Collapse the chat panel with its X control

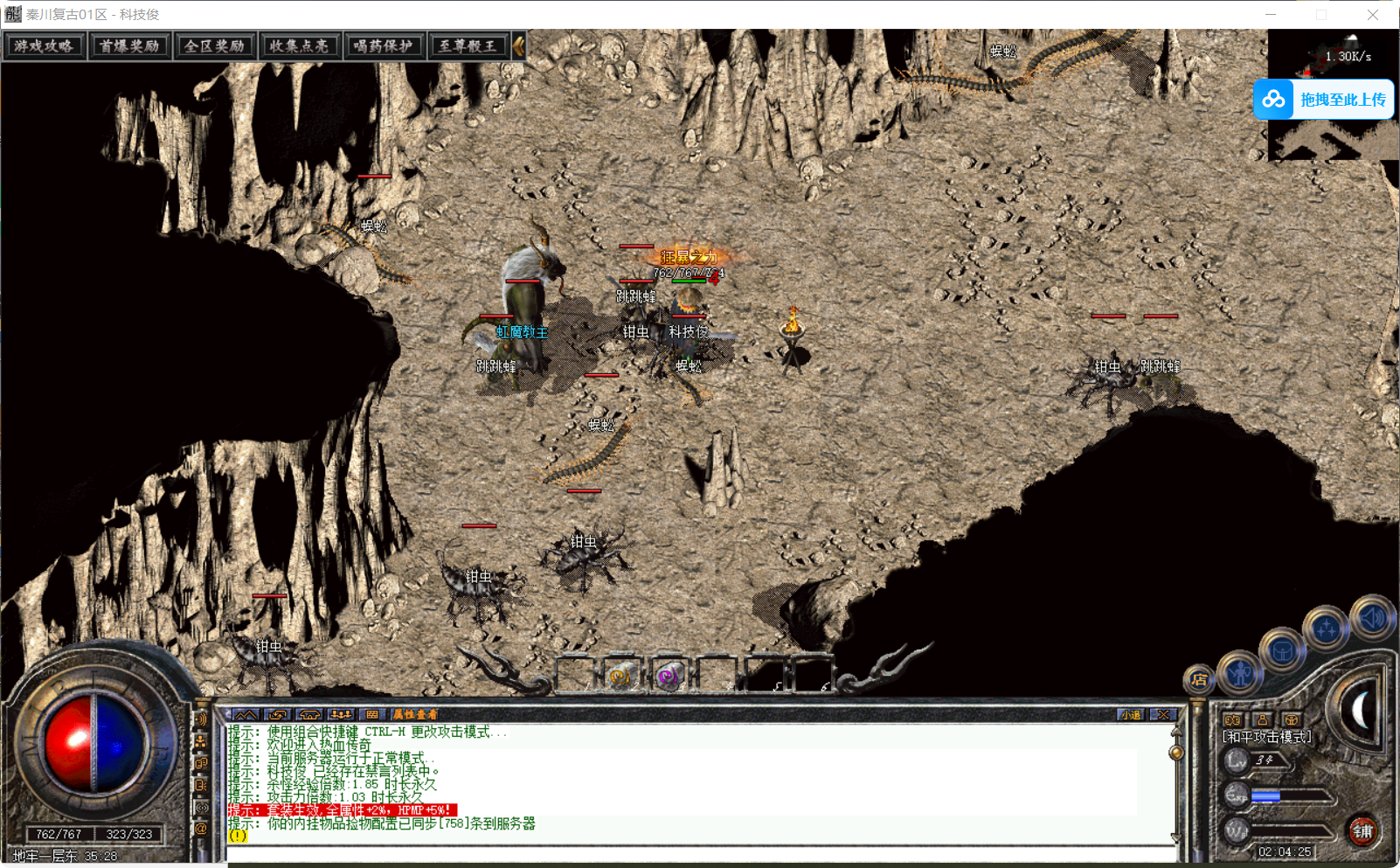(1163, 714)
